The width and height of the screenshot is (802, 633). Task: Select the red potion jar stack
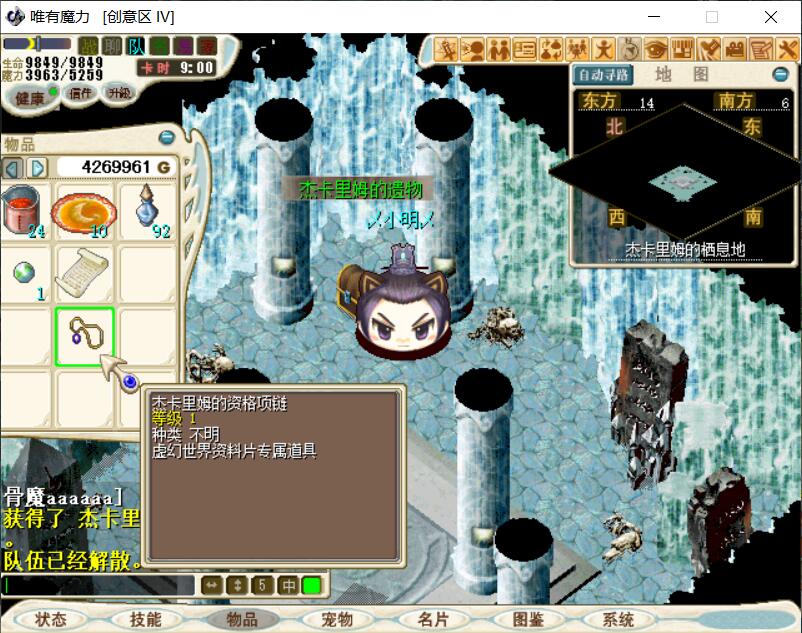click(x=24, y=210)
